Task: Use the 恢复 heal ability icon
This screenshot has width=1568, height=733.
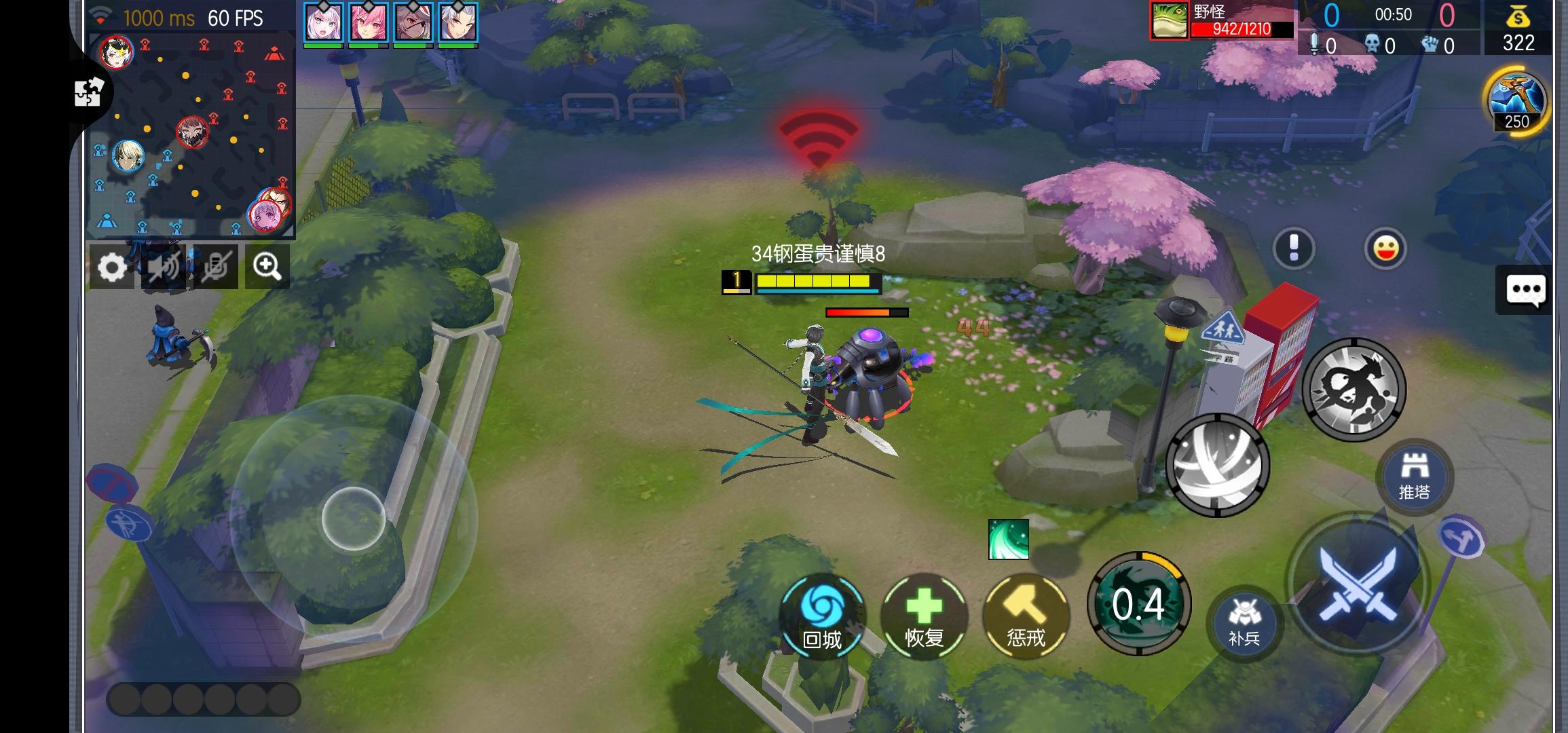Action: 925,616
